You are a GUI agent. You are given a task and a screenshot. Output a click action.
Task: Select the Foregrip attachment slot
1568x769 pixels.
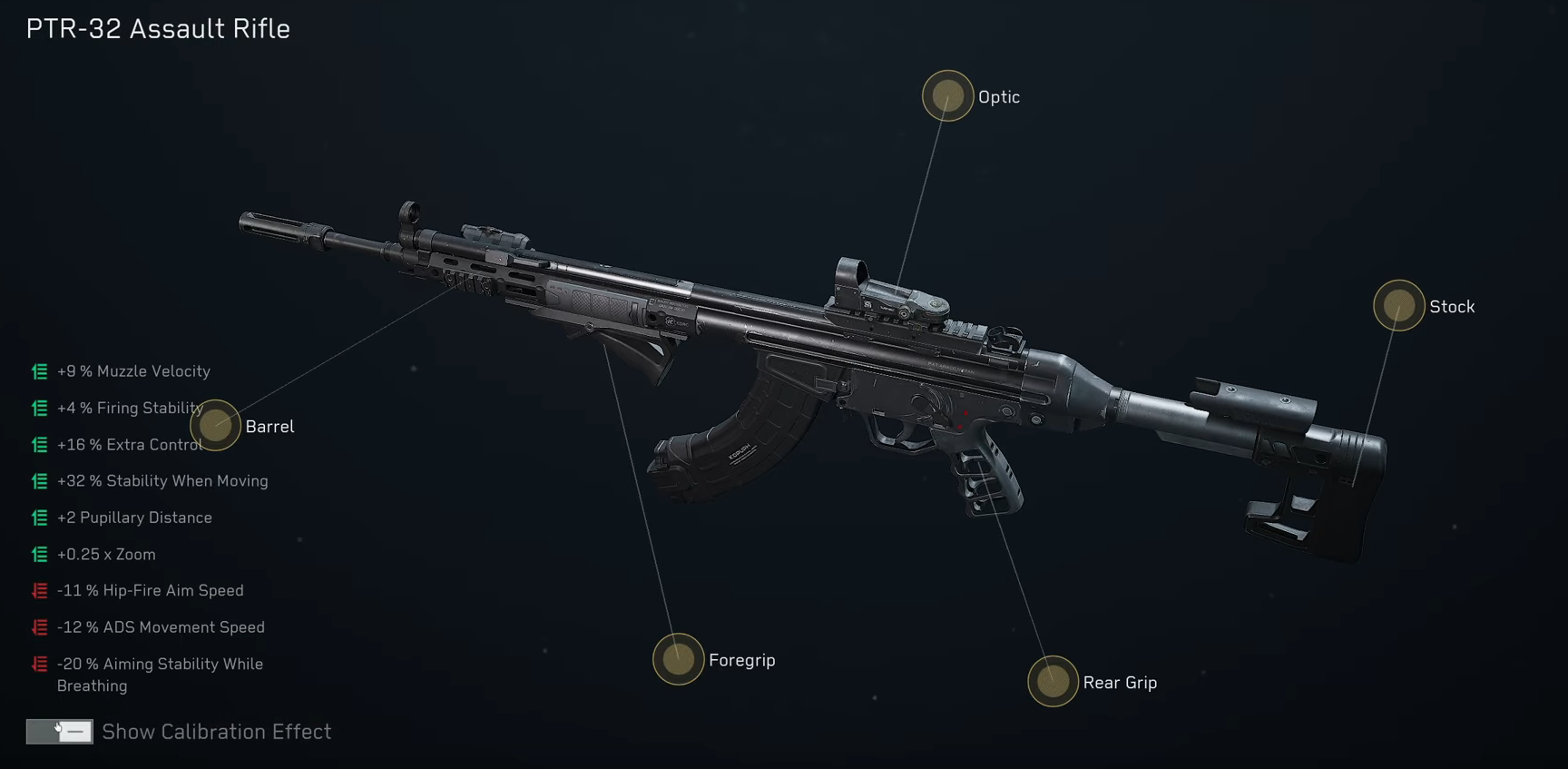click(x=677, y=660)
